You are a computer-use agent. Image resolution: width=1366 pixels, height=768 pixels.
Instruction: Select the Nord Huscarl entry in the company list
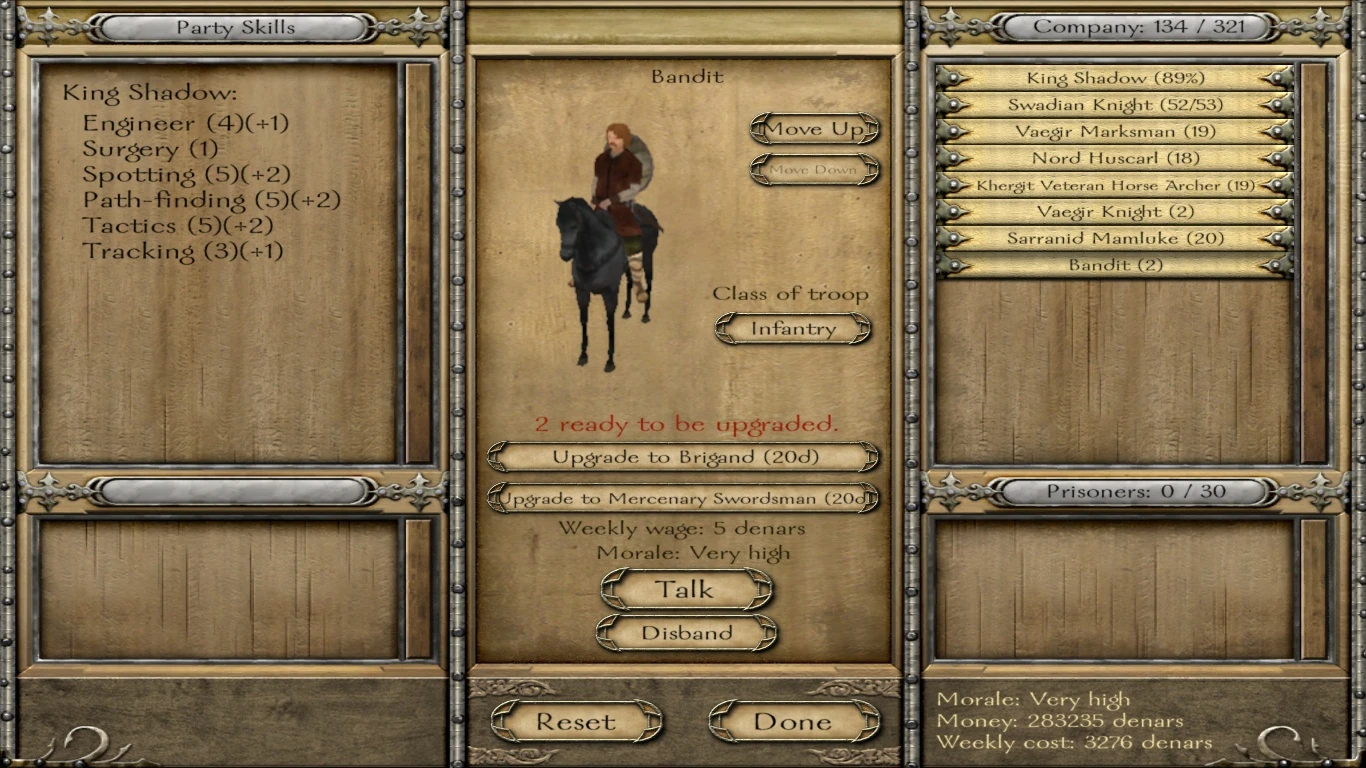pyautogui.click(x=1112, y=158)
